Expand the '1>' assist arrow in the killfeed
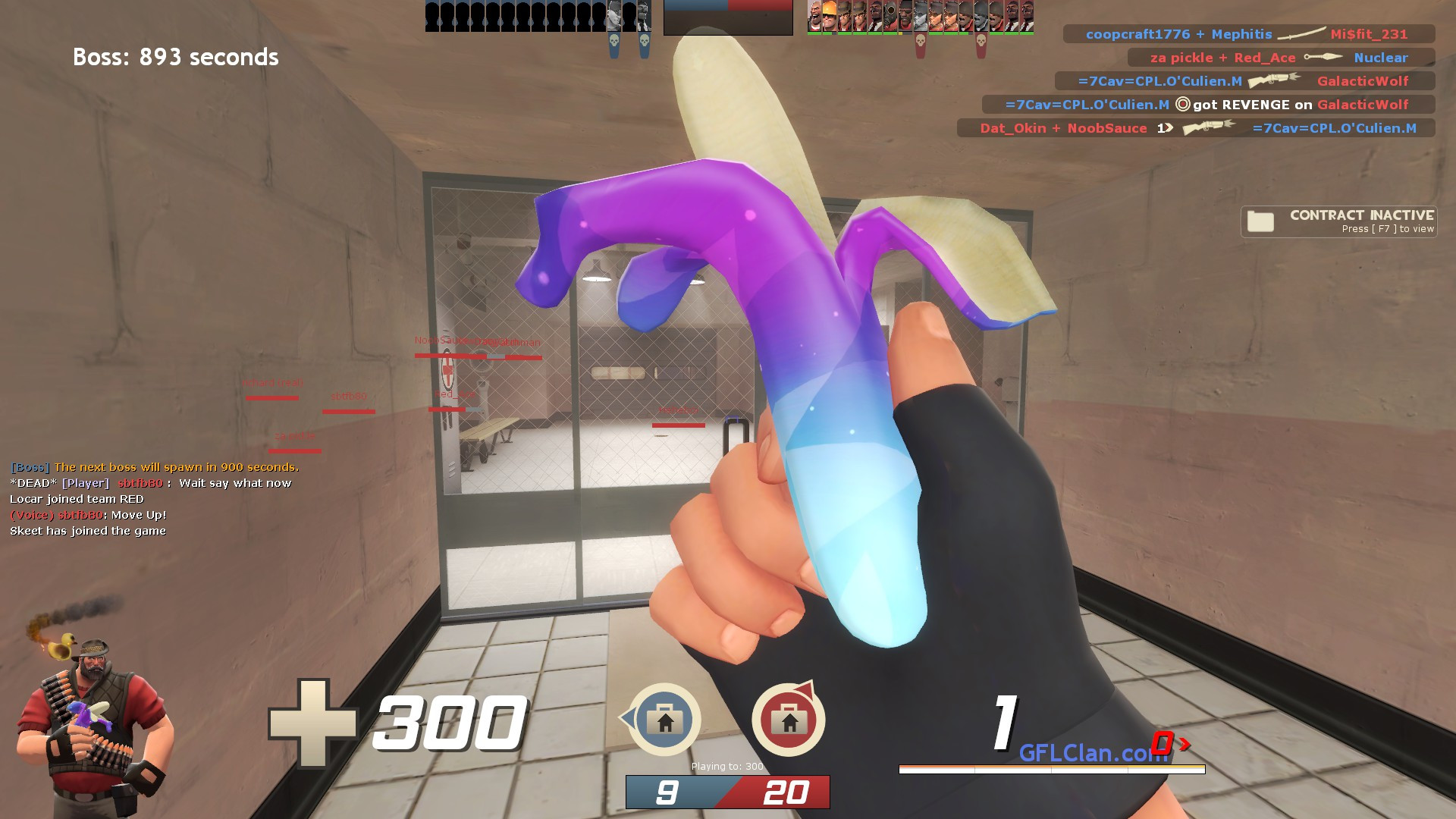The height and width of the screenshot is (819, 1456). tap(1166, 128)
